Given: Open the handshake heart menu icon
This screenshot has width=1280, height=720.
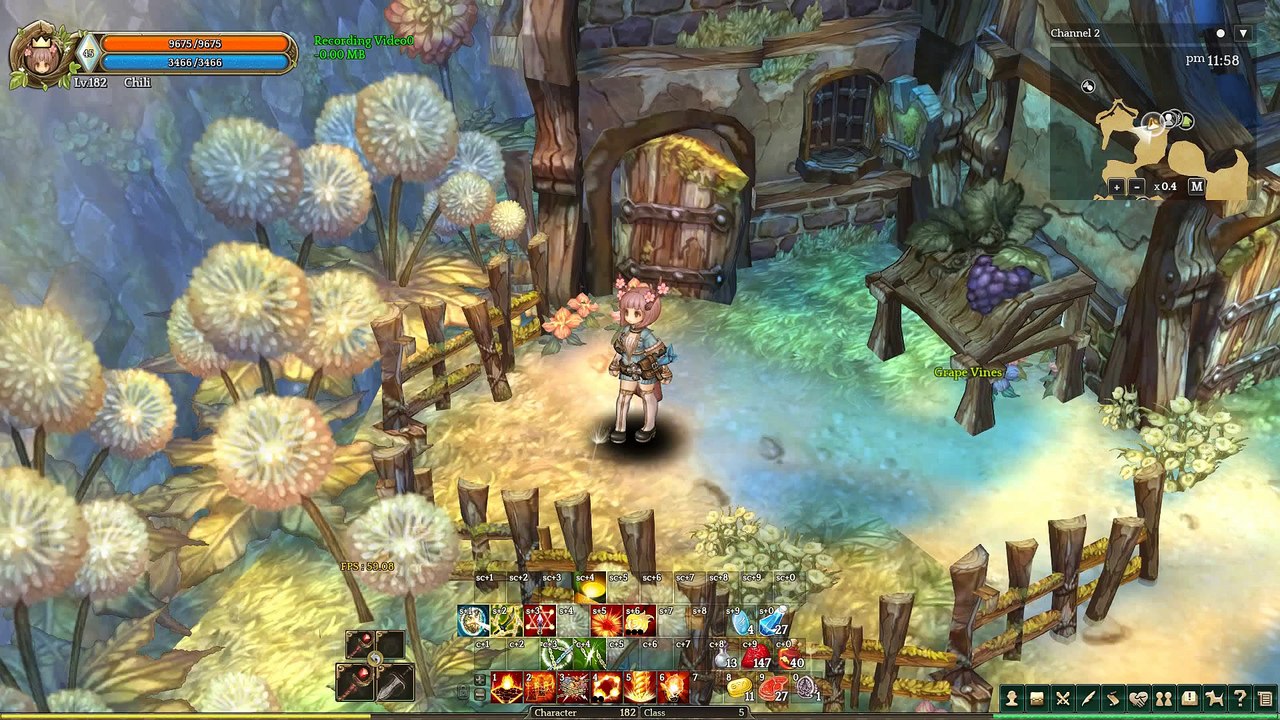Looking at the screenshot, I should coord(1138,699).
